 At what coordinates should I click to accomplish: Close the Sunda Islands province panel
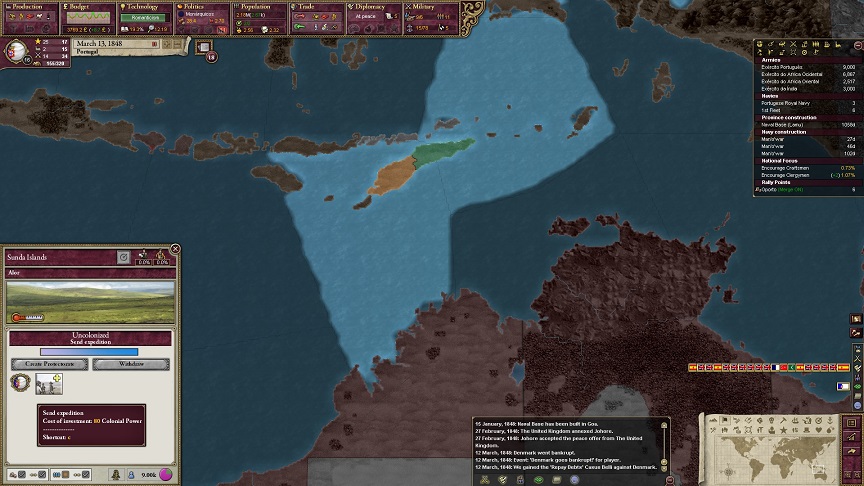click(x=175, y=249)
